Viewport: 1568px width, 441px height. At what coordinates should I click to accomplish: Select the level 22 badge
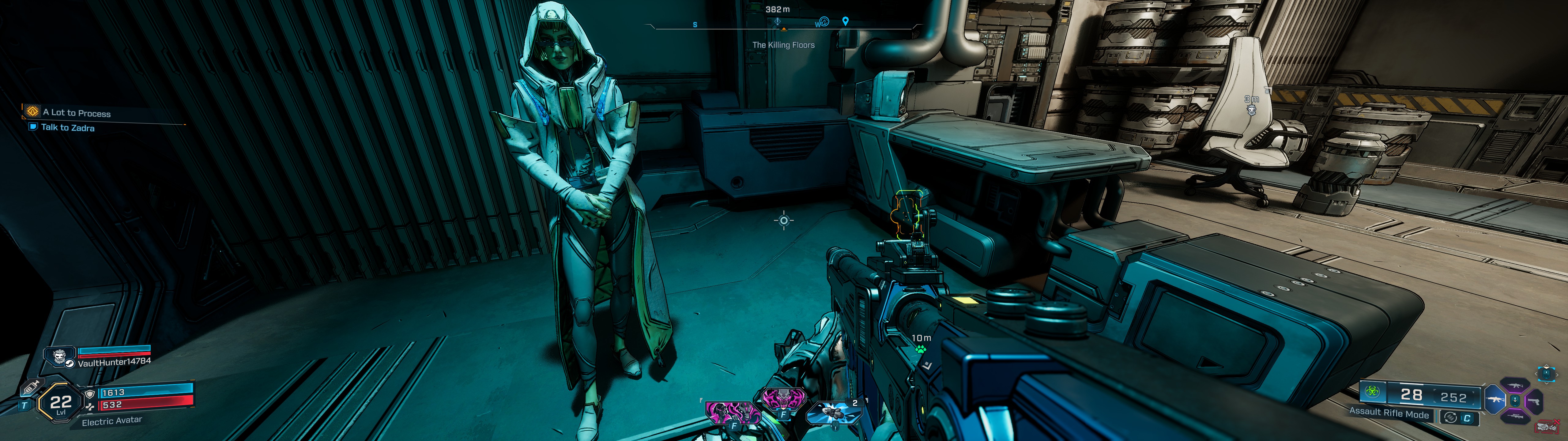click(60, 403)
